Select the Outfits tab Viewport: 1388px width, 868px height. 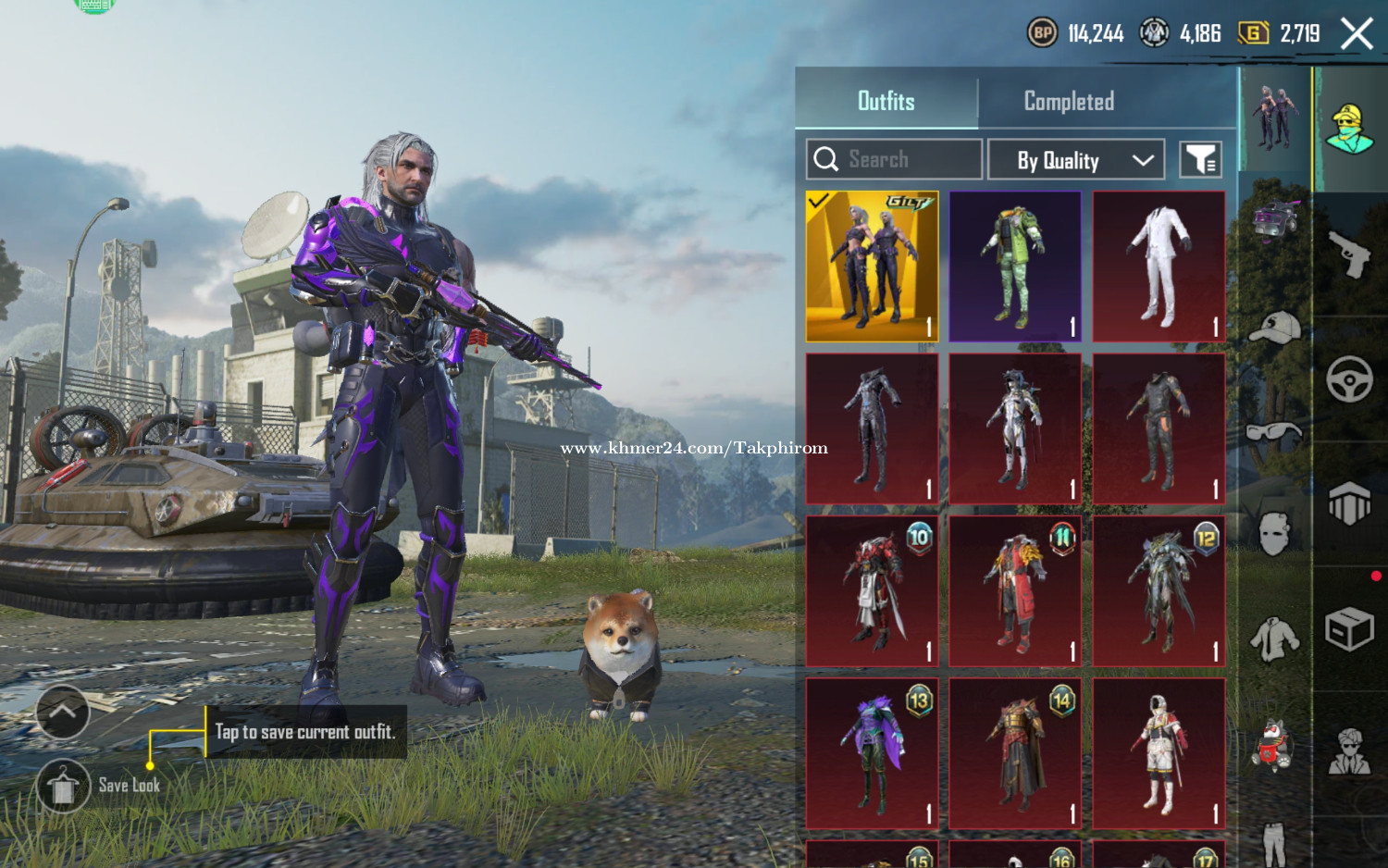click(886, 102)
